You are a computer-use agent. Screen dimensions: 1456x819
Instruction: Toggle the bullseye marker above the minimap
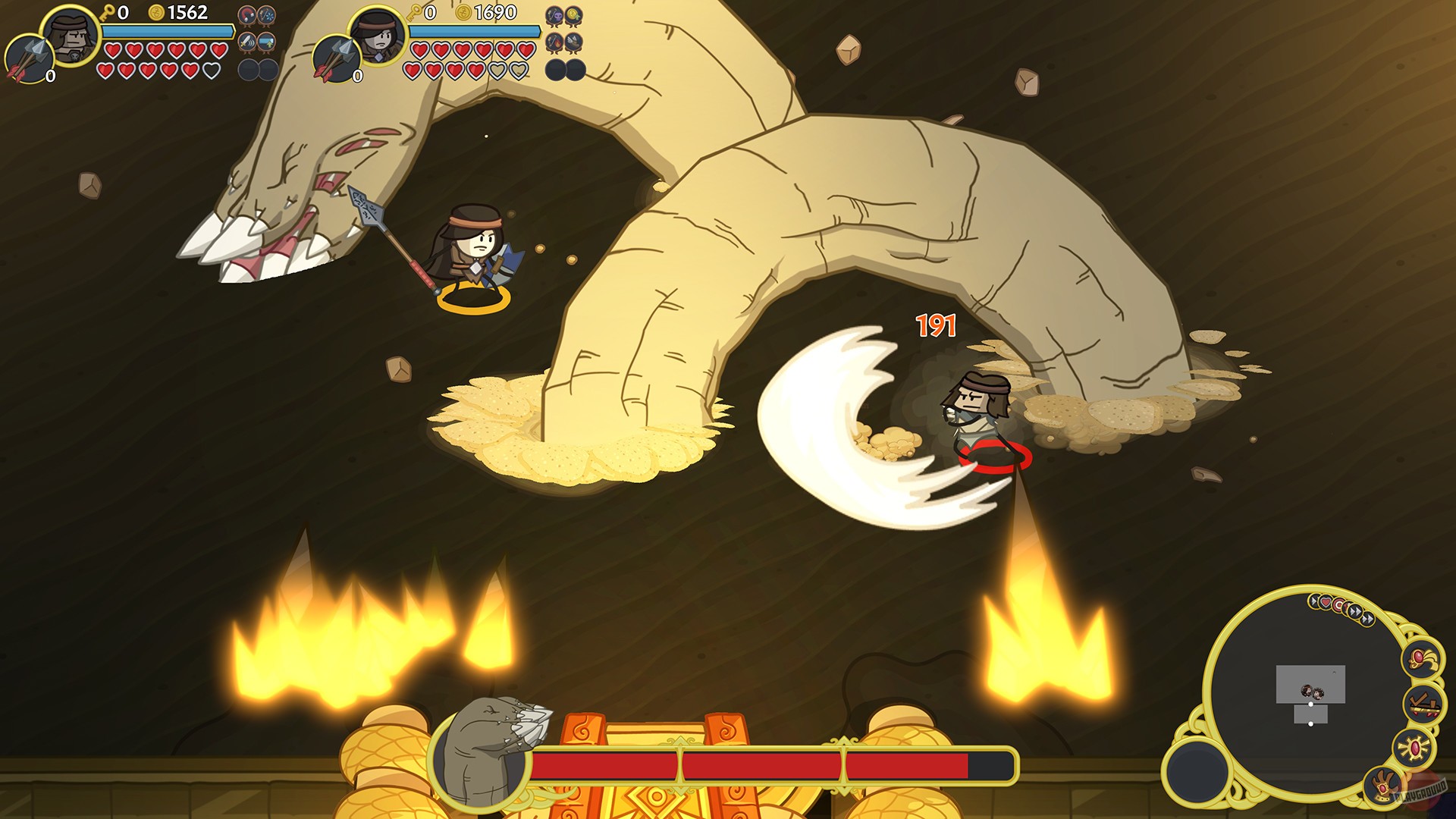1338,604
